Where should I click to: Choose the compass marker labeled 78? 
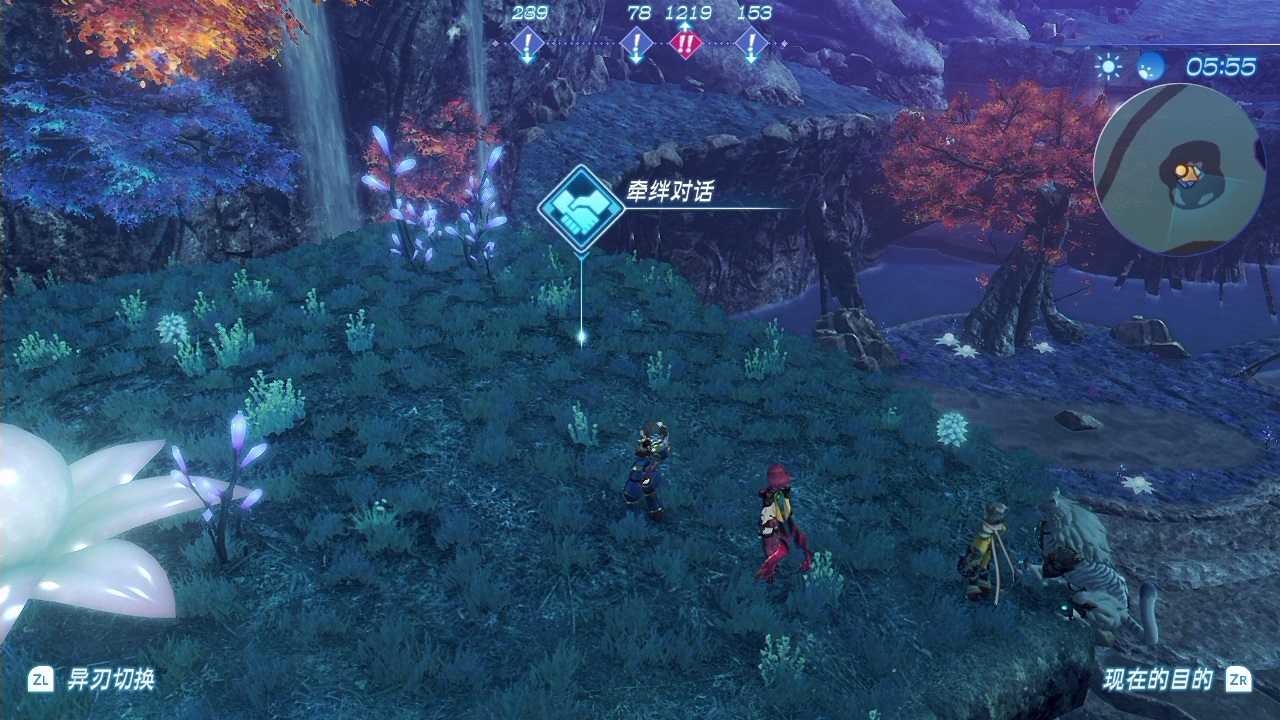636,43
